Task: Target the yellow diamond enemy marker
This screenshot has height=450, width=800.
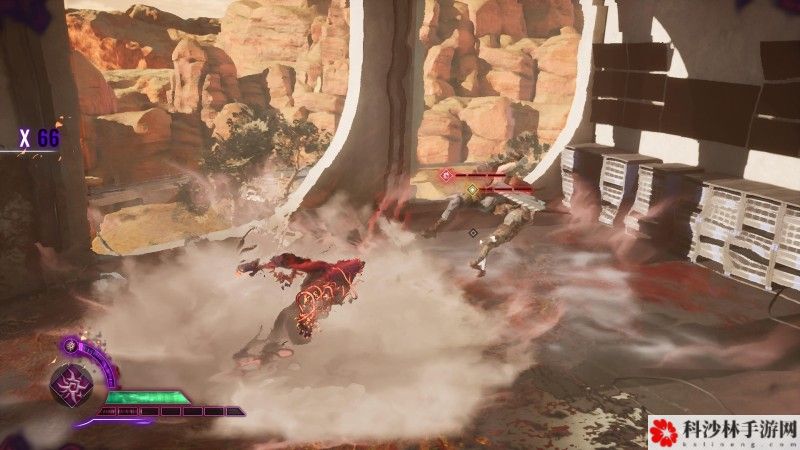Action: click(x=472, y=189)
